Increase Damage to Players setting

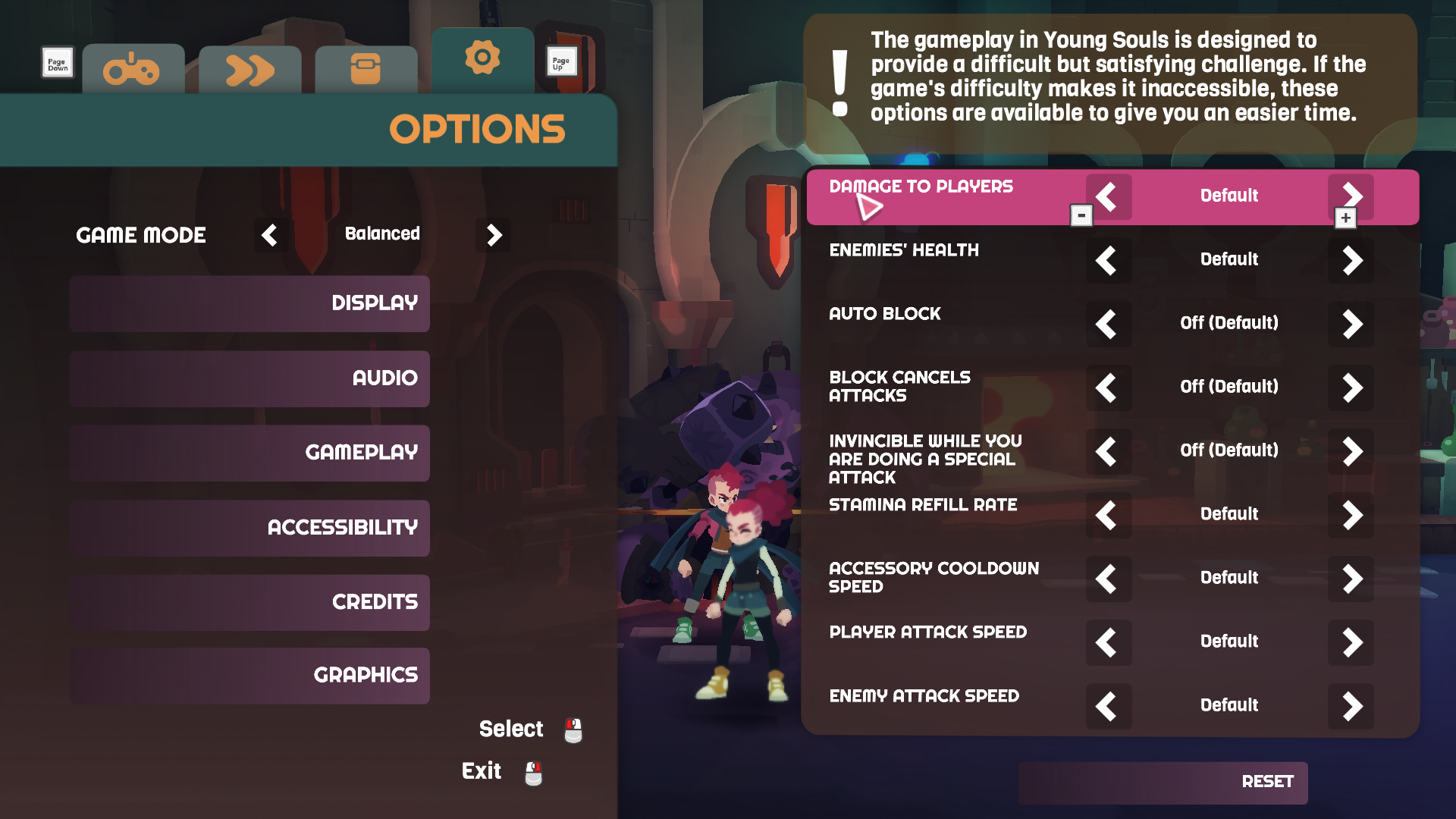[1351, 196]
